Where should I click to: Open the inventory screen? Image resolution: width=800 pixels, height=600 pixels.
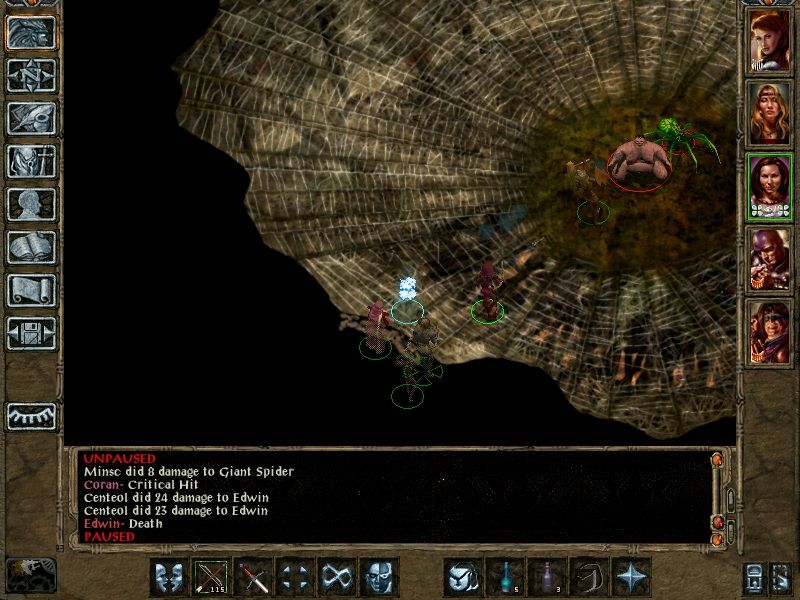[x=31, y=161]
